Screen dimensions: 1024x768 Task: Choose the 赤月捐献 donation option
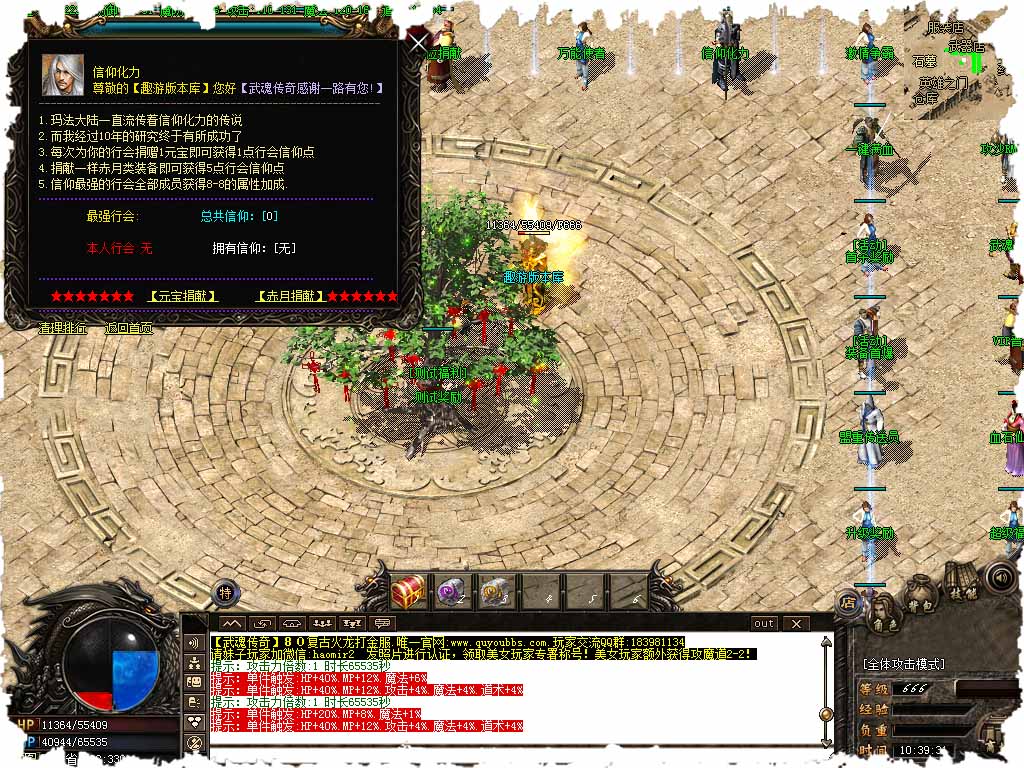pyautogui.click(x=290, y=296)
